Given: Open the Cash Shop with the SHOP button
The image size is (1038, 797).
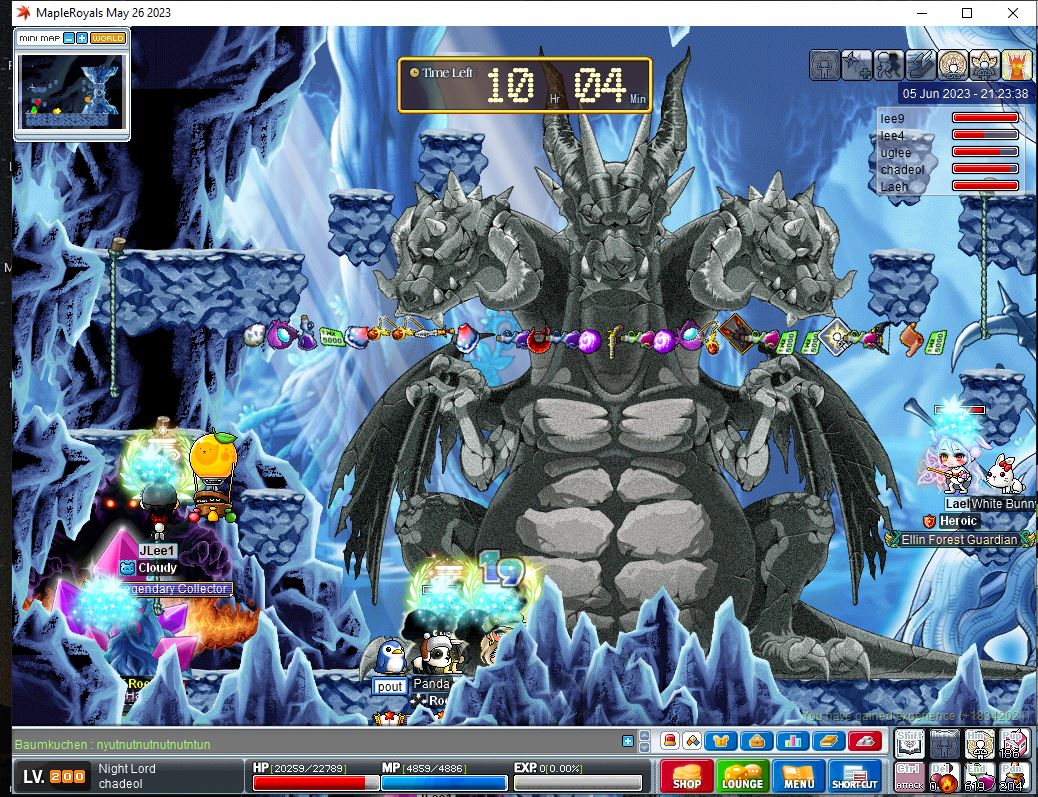Looking at the screenshot, I should pos(686,777).
